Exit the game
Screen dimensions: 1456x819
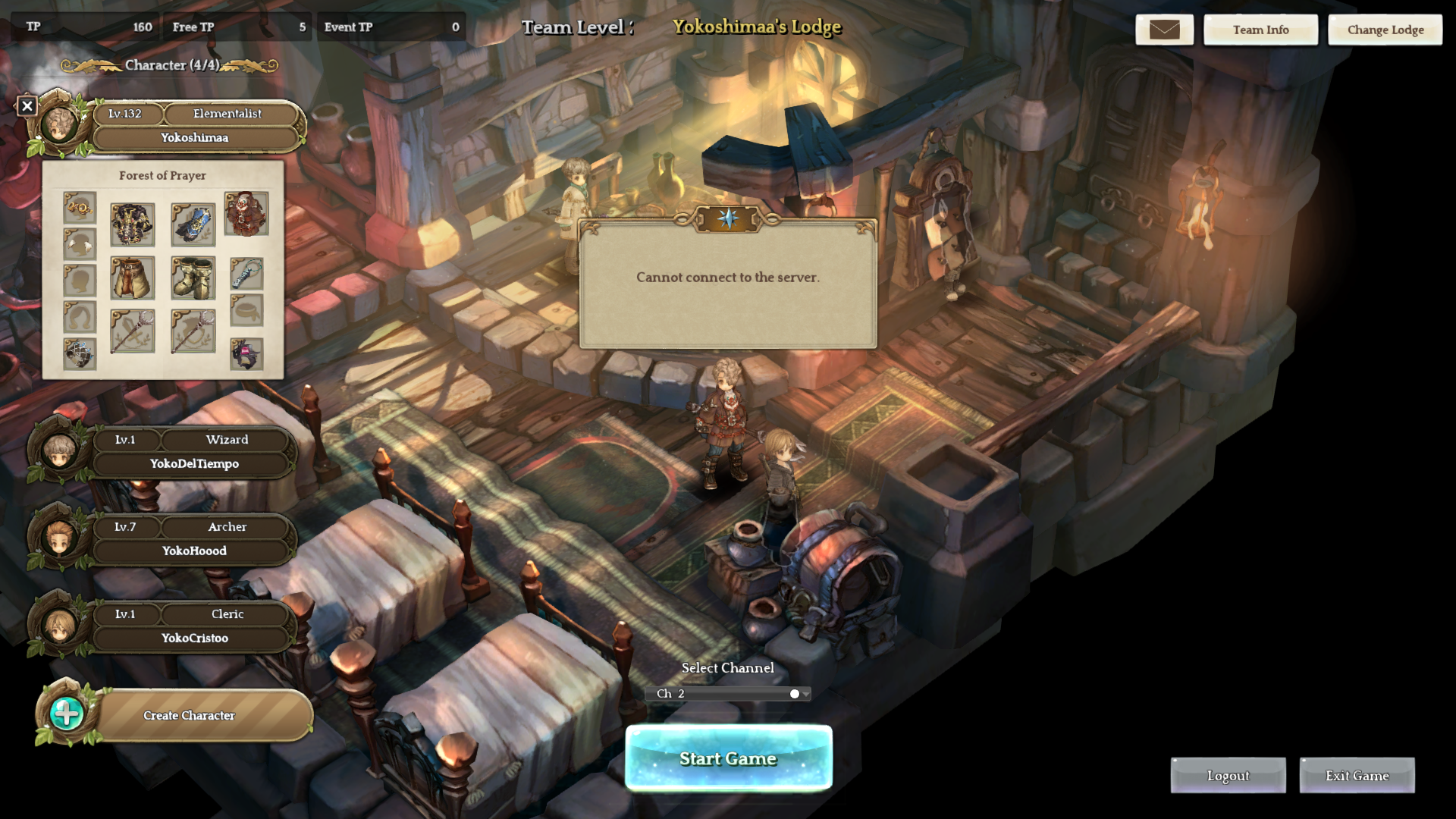[1357, 776]
